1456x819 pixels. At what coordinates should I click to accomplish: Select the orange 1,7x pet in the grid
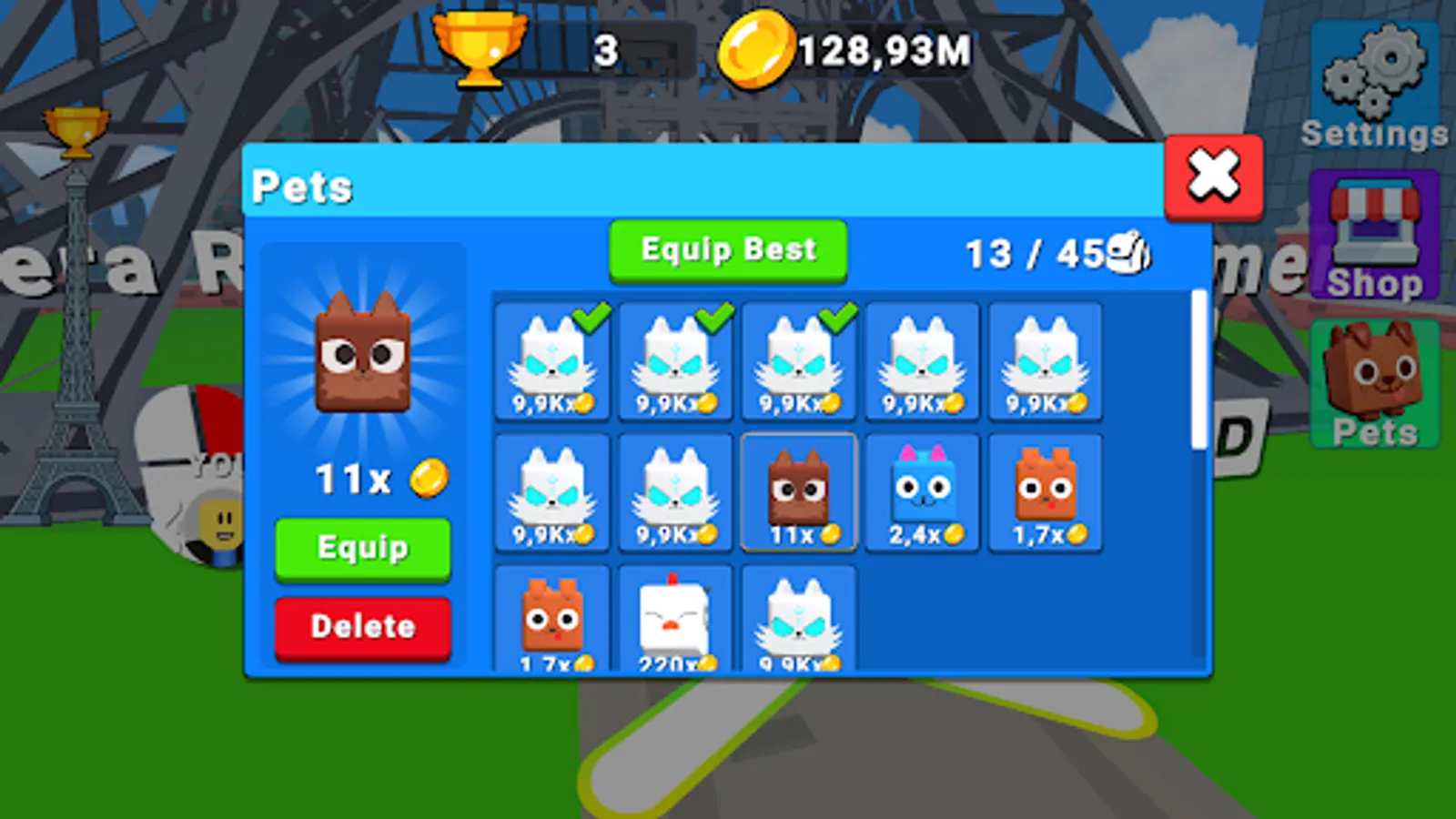(x=1046, y=491)
